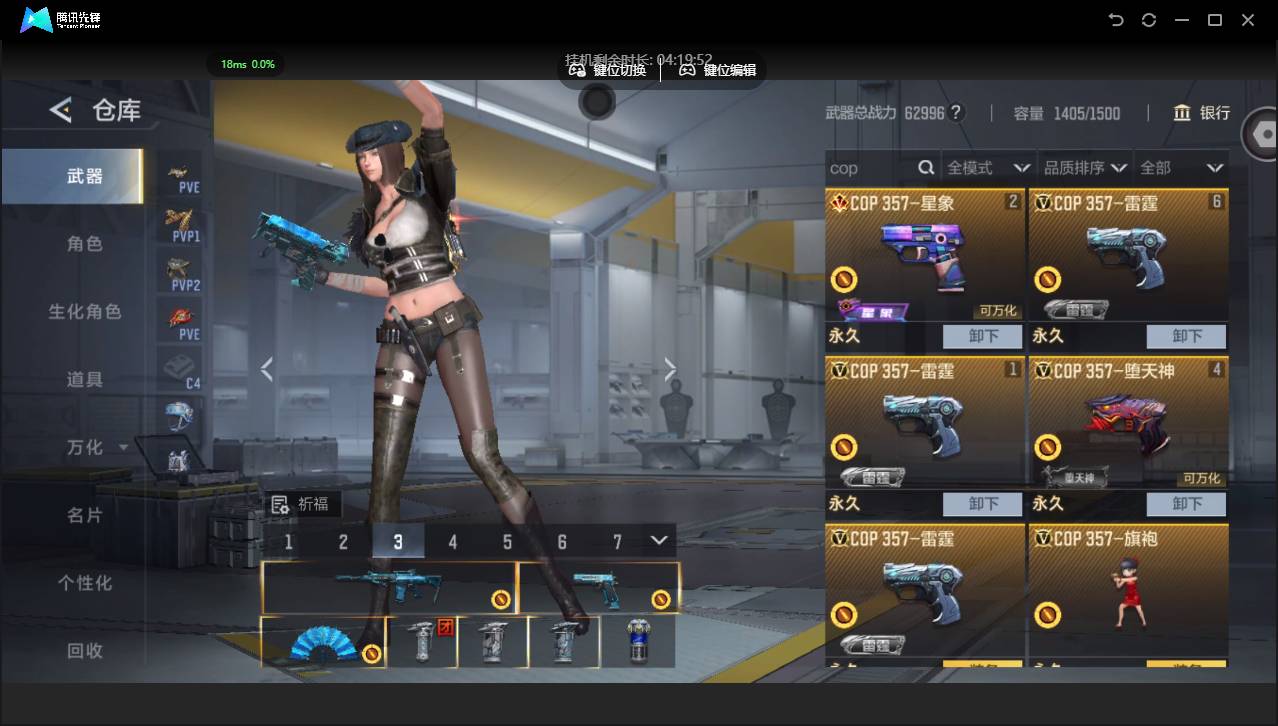Switch to the 个性化 category
Viewport: 1278px width, 726px height.
pyautogui.click(x=84, y=582)
